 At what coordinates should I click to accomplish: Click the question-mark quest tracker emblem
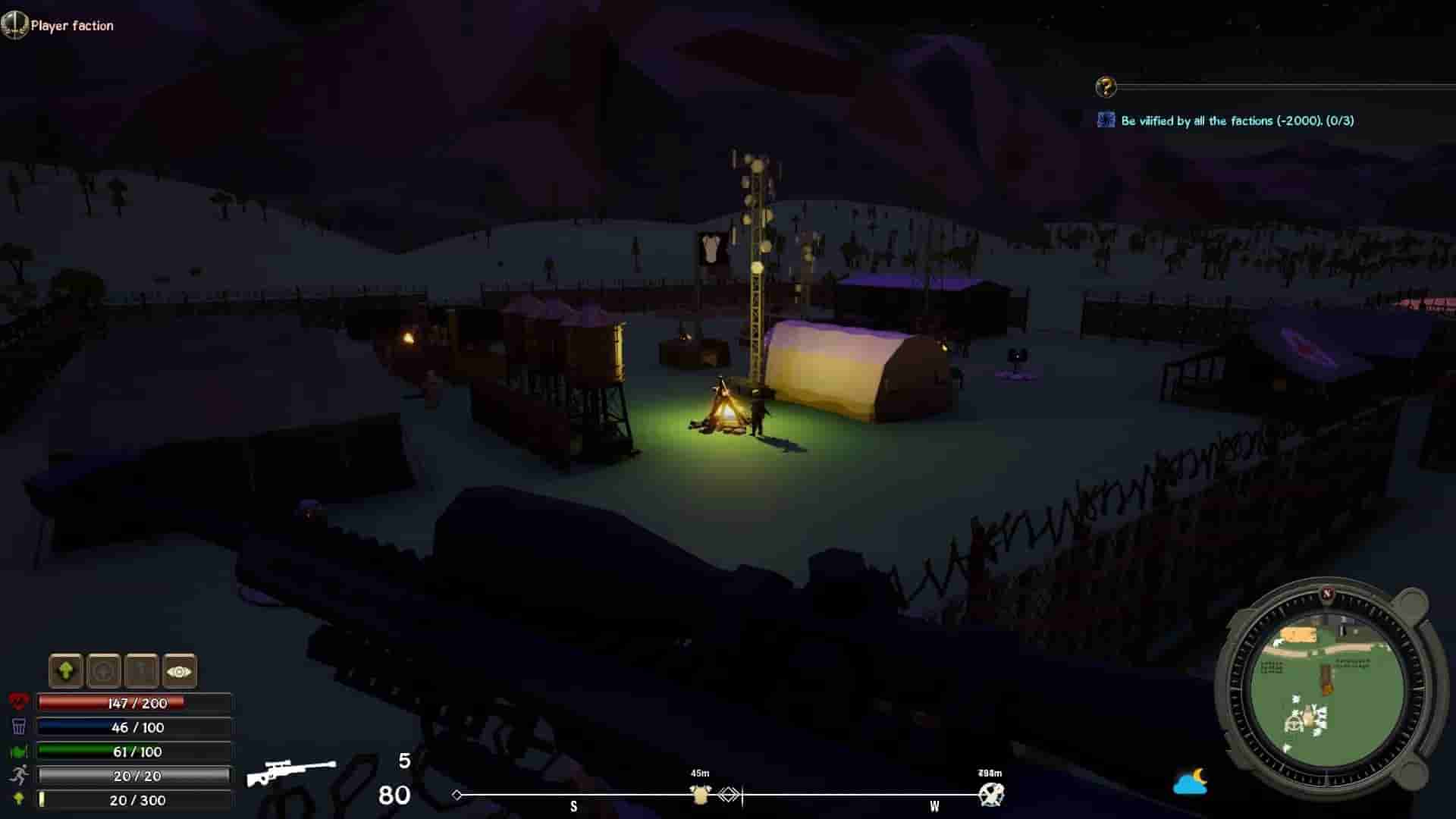pyautogui.click(x=1106, y=86)
